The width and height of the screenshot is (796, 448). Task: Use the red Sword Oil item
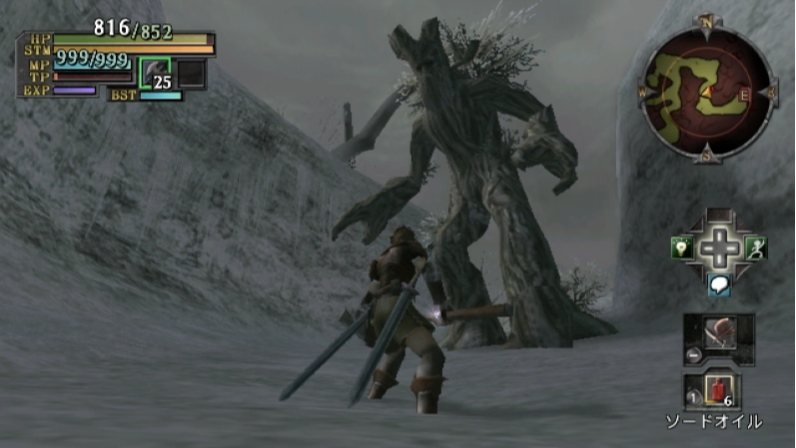point(720,388)
